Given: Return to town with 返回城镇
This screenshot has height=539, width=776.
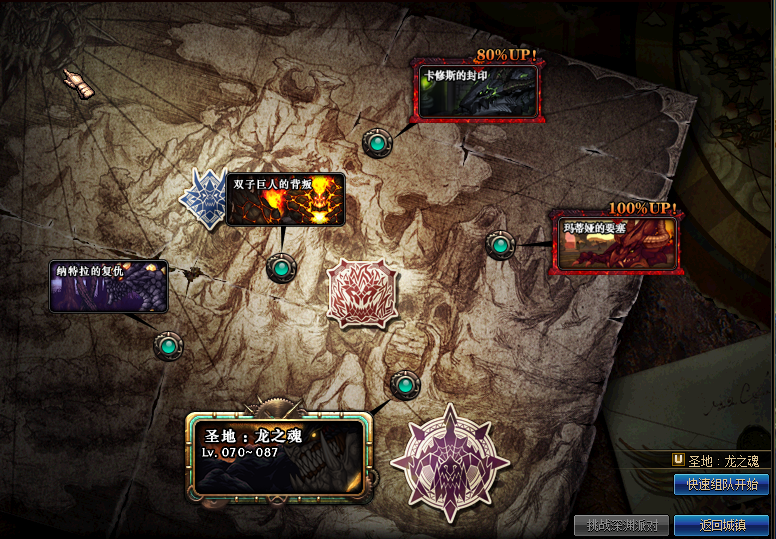Looking at the screenshot, I should coord(721,525).
